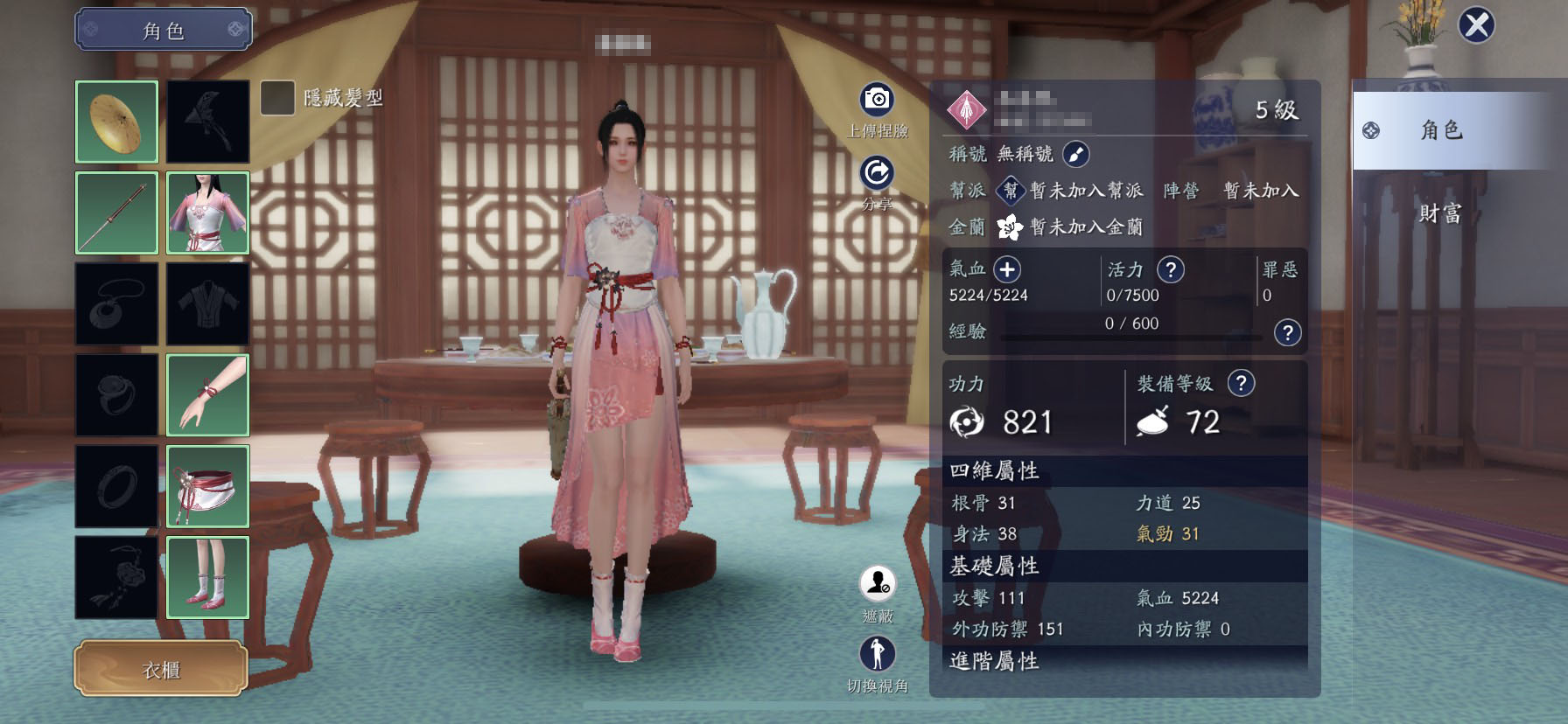
Task: Select the bracelet wrist slot
Action: [208, 395]
